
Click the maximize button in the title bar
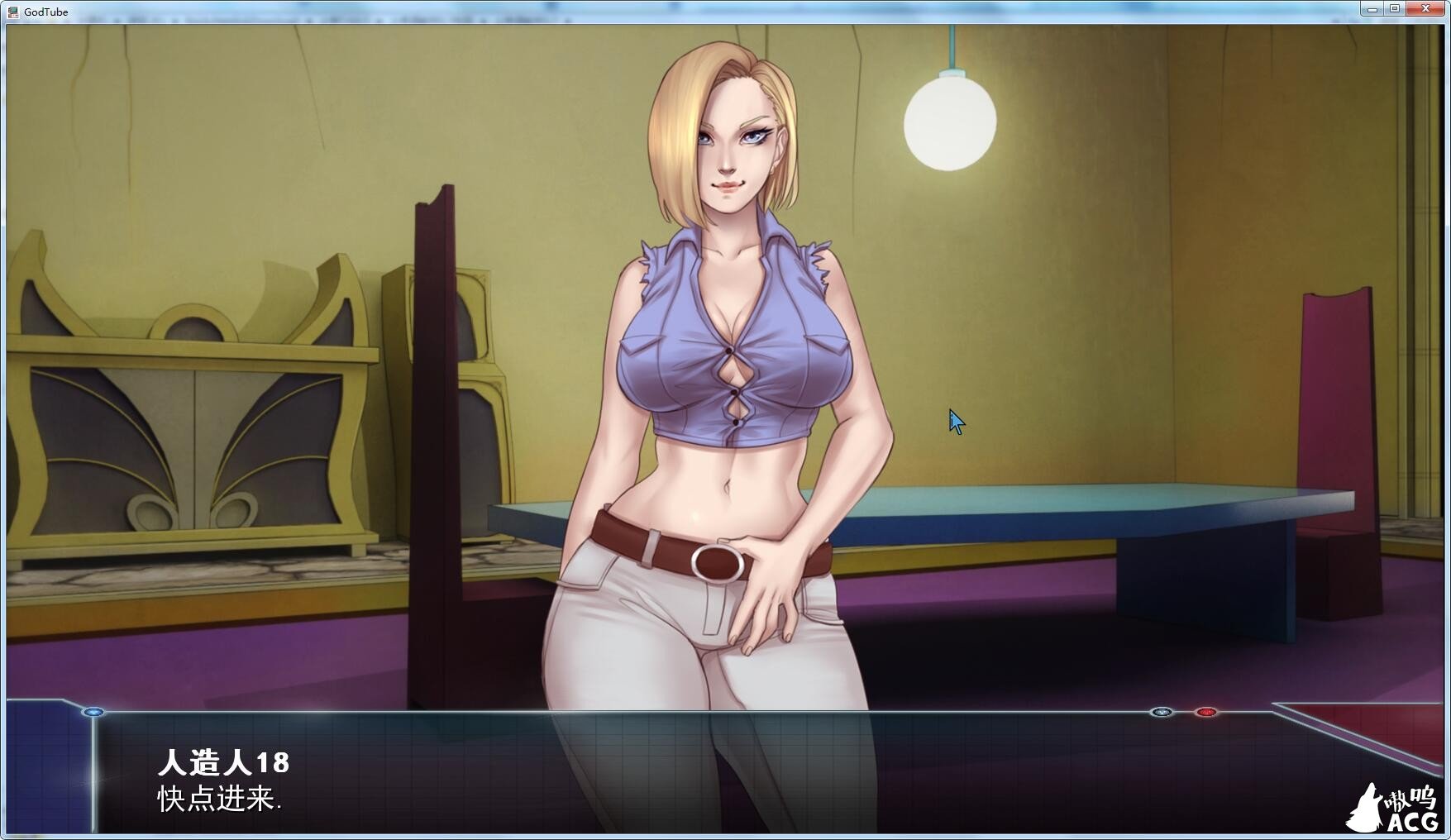tap(1396, 10)
